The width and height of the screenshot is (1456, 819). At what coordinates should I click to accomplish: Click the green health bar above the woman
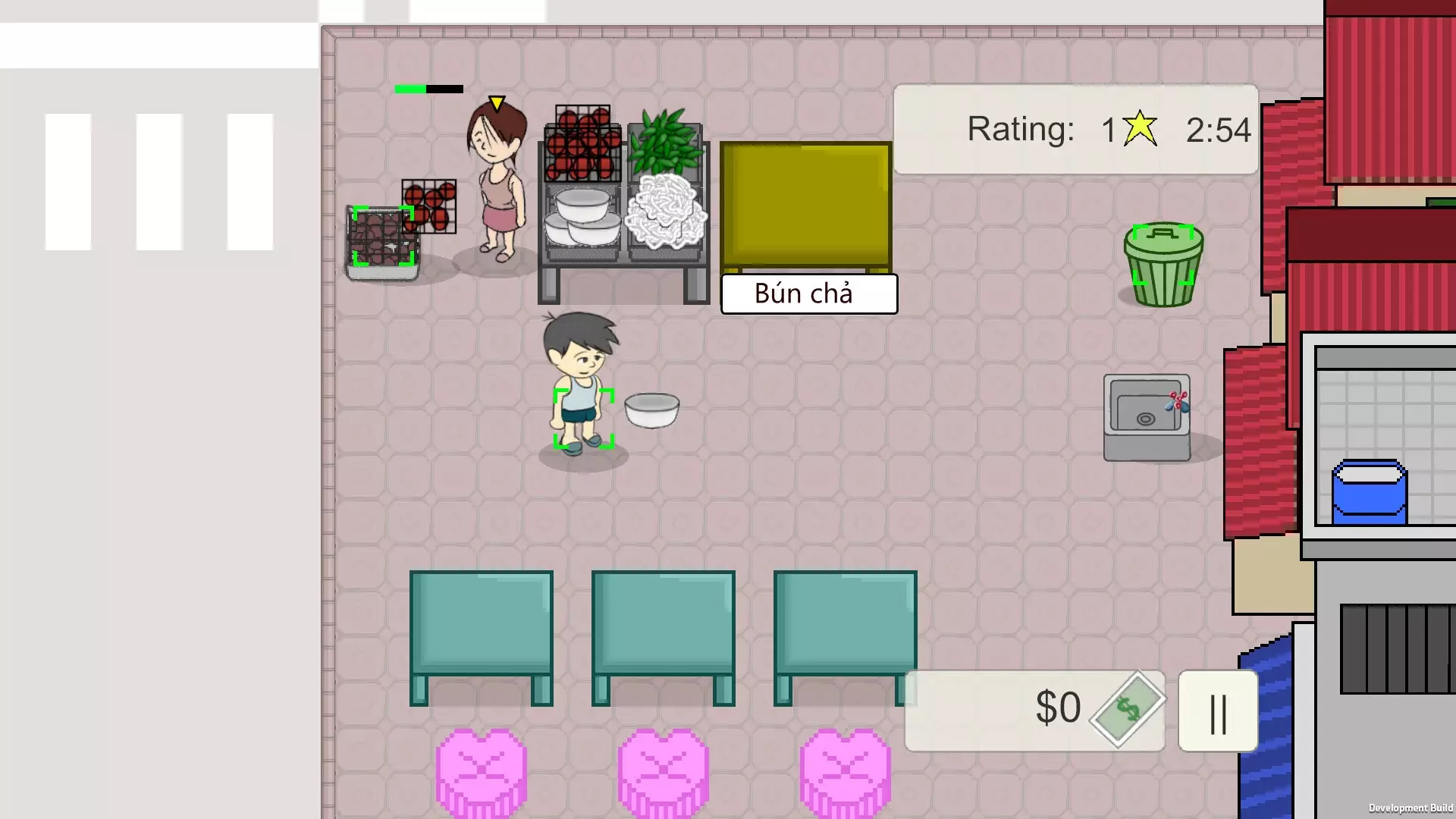pos(409,89)
